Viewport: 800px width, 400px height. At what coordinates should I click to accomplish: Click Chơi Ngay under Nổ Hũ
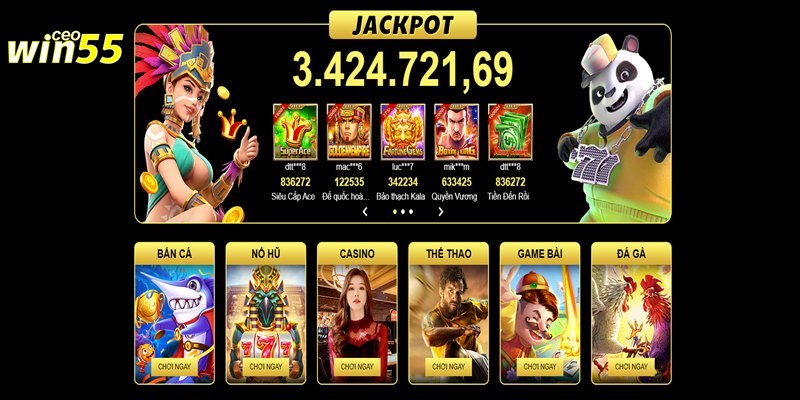coord(266,367)
